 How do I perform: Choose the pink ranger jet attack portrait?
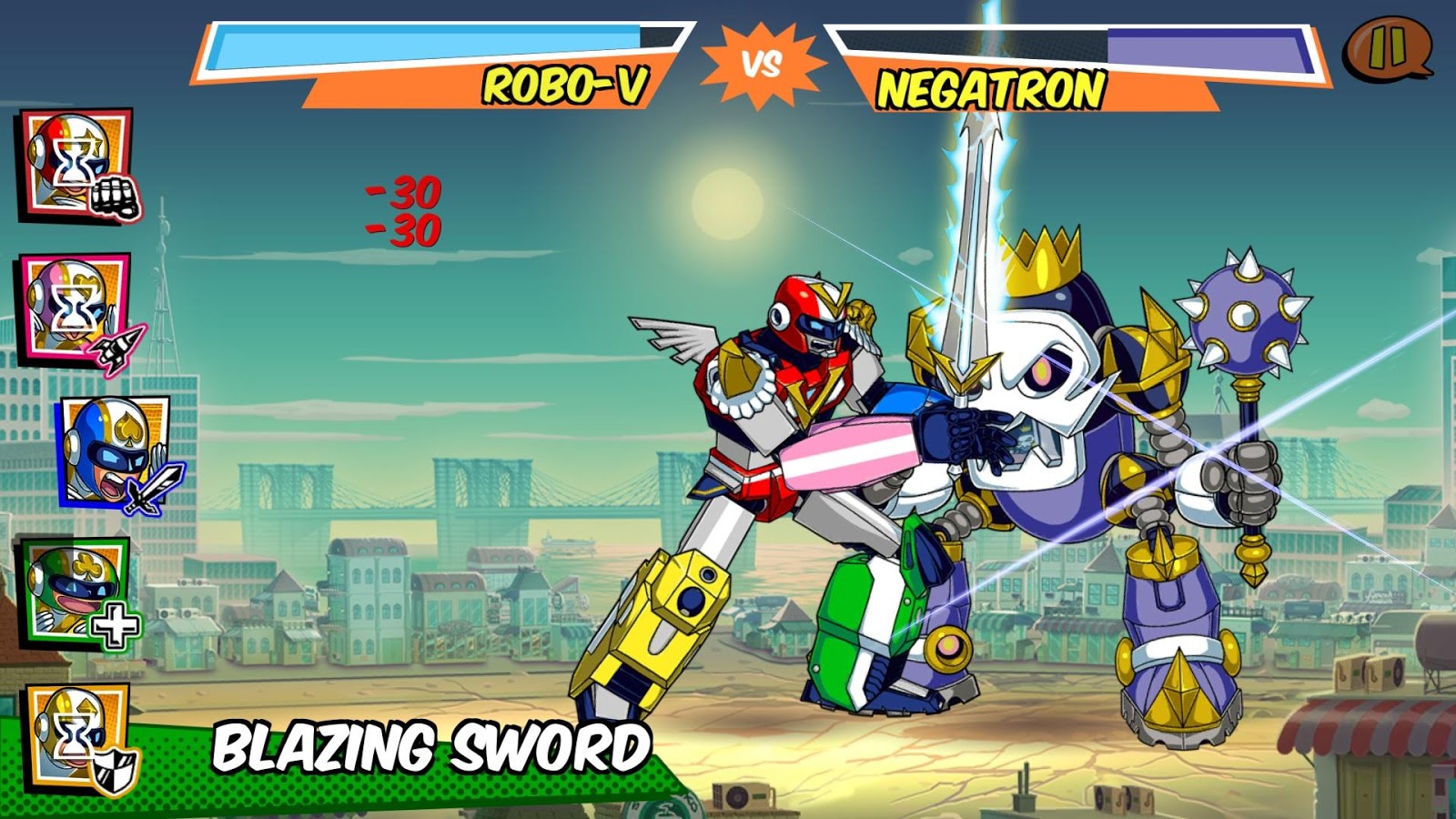(x=76, y=309)
